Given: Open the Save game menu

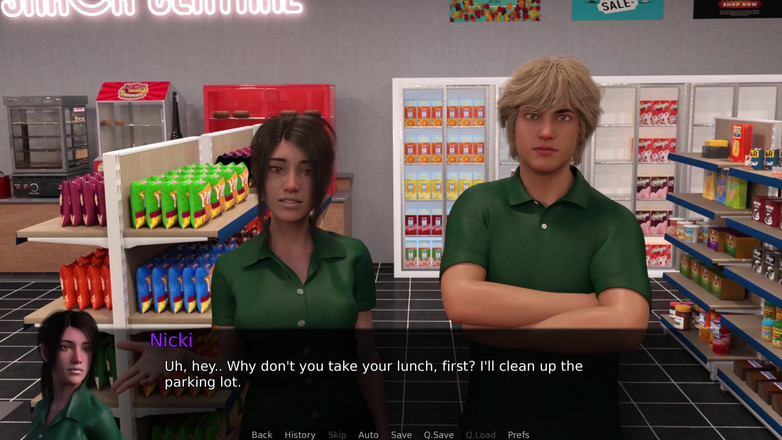Looking at the screenshot, I should tap(401, 435).
